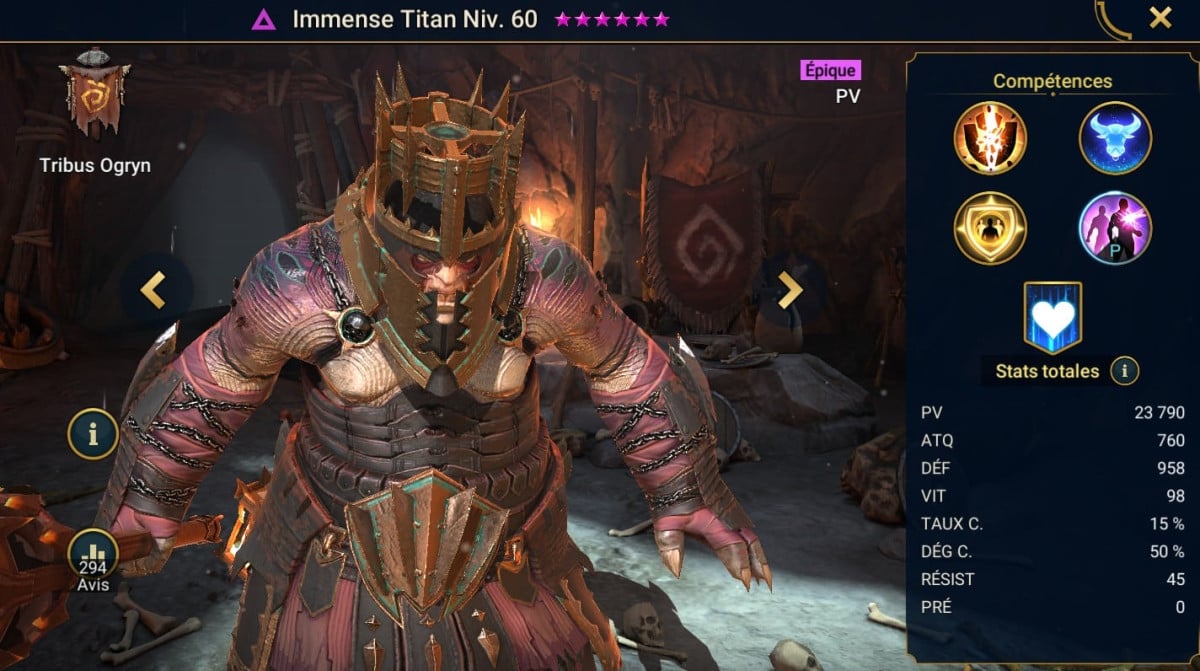Open the champion info circle button
This screenshot has height=671, width=1200.
point(93,434)
